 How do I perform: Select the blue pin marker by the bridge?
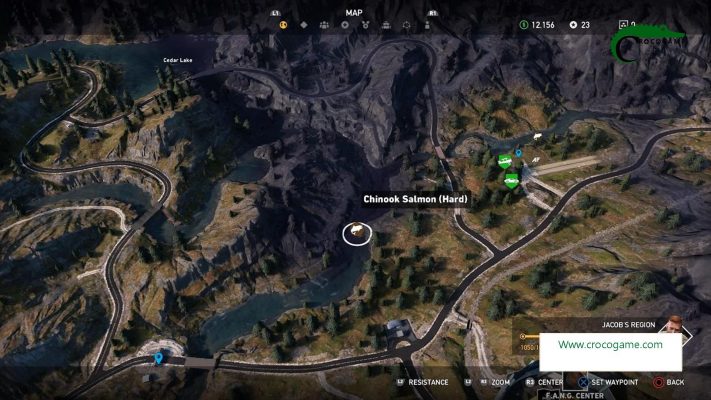pyautogui.click(x=158, y=357)
